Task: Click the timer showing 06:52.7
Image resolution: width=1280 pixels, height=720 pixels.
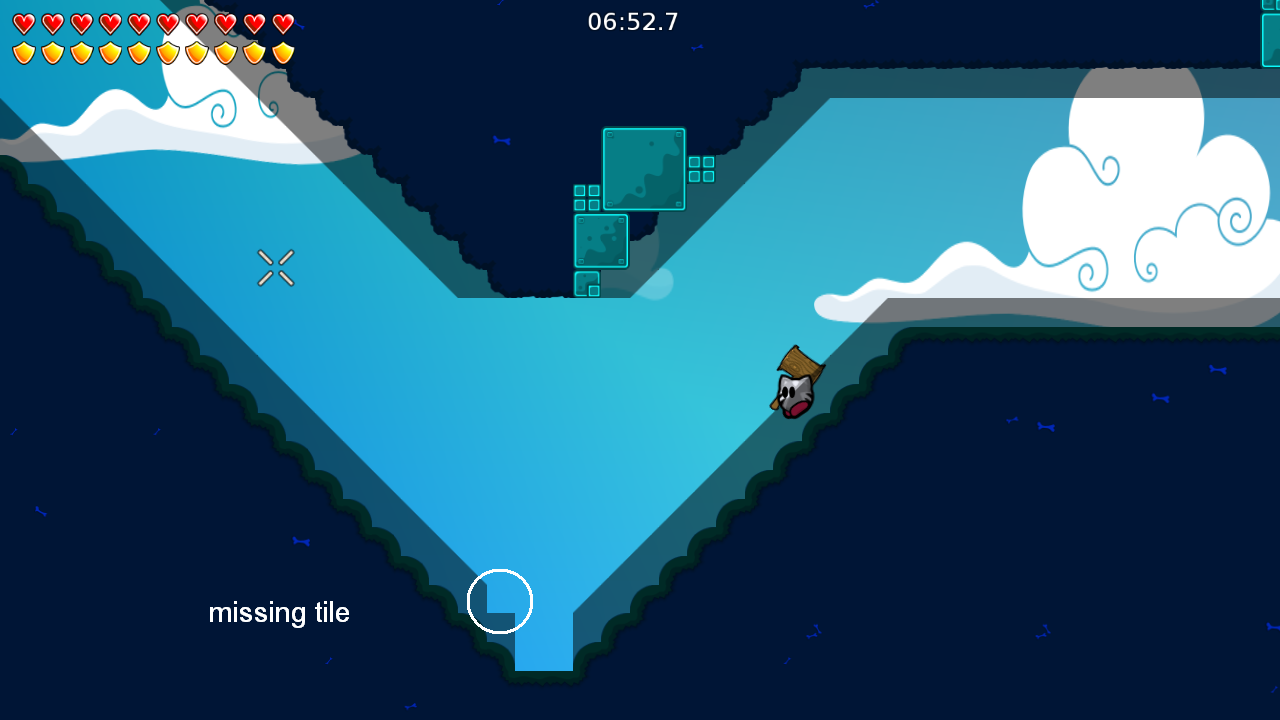Action: pos(633,21)
